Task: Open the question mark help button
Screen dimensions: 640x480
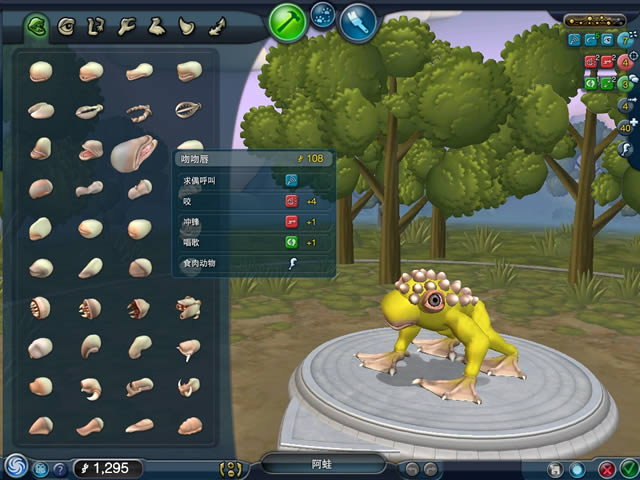Action: [60, 468]
